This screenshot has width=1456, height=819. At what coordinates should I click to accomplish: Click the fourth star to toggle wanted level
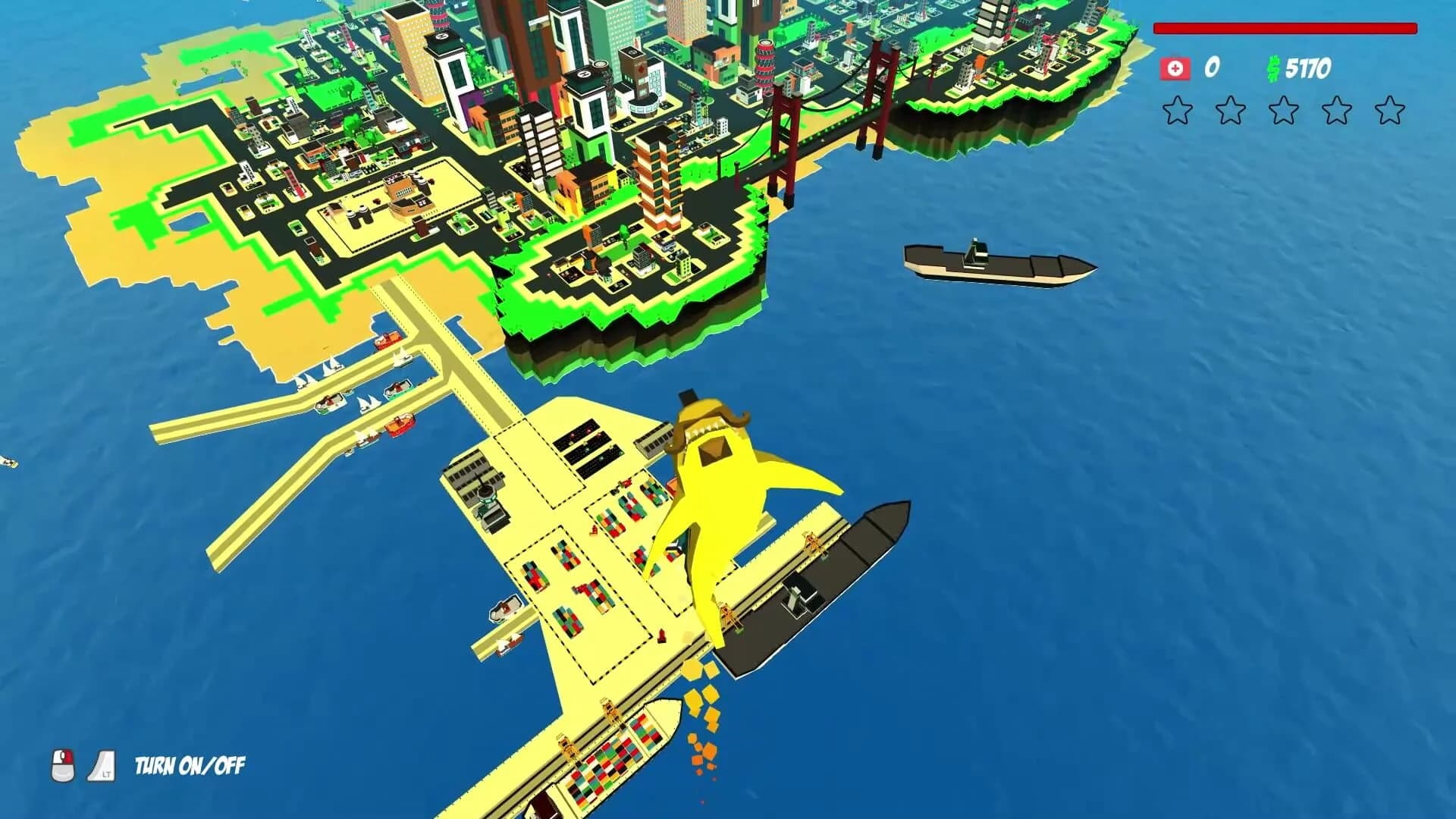[x=1336, y=110]
